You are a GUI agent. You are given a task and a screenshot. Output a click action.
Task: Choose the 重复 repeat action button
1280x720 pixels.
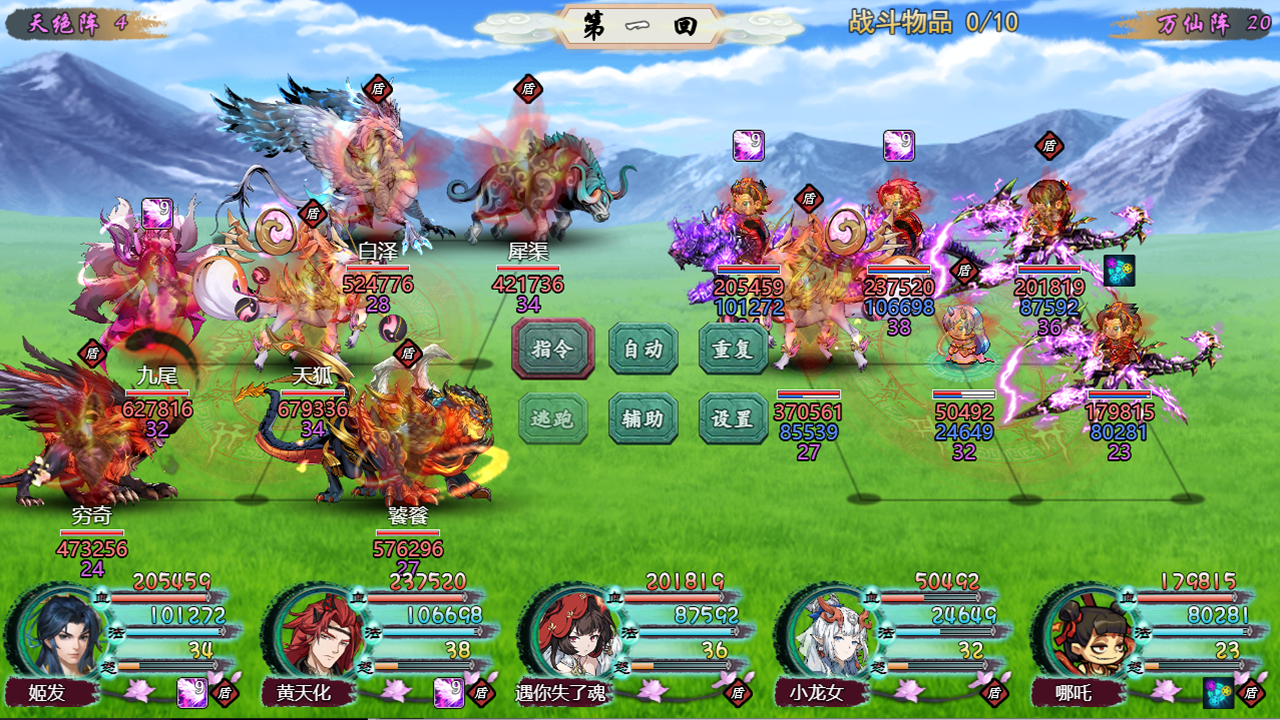733,349
